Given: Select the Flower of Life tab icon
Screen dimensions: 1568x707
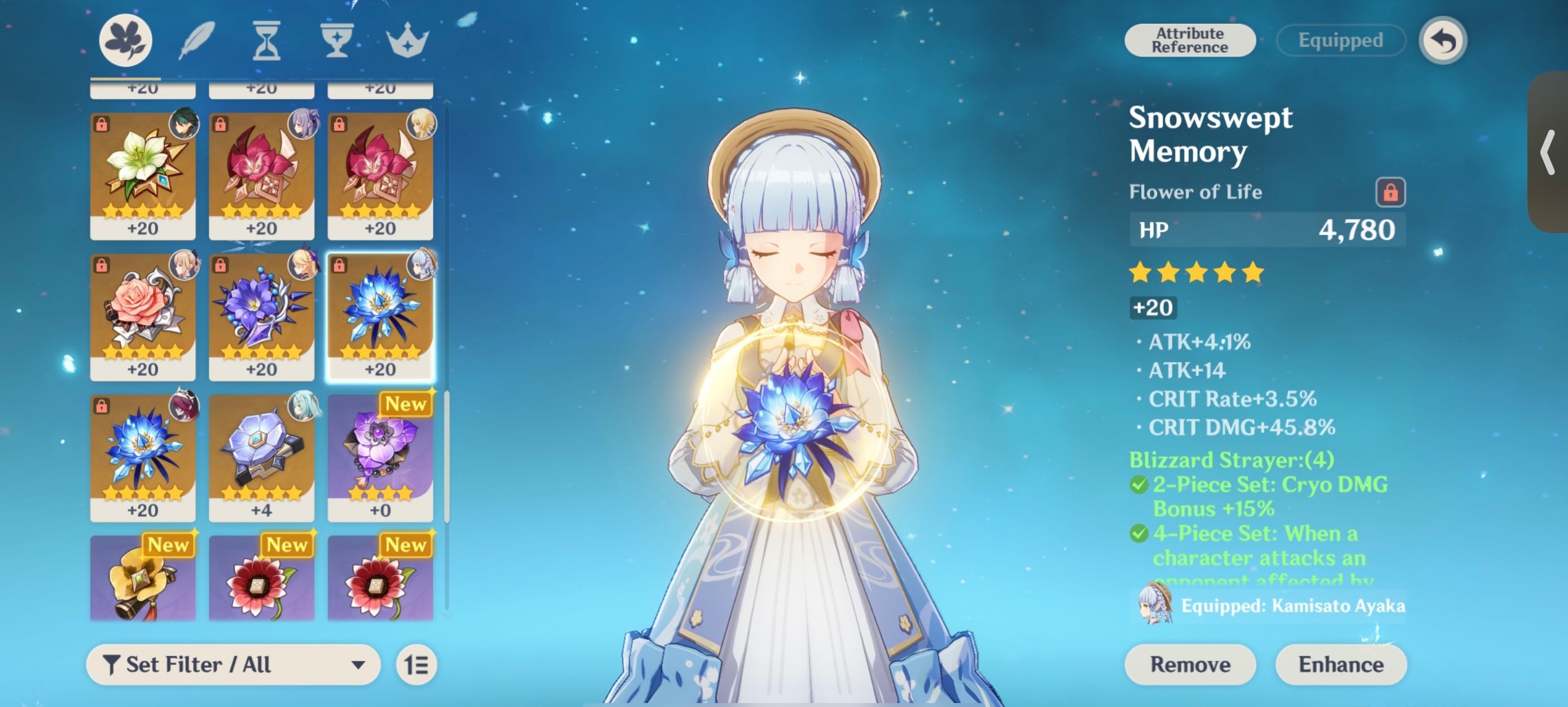Looking at the screenshot, I should (x=126, y=39).
